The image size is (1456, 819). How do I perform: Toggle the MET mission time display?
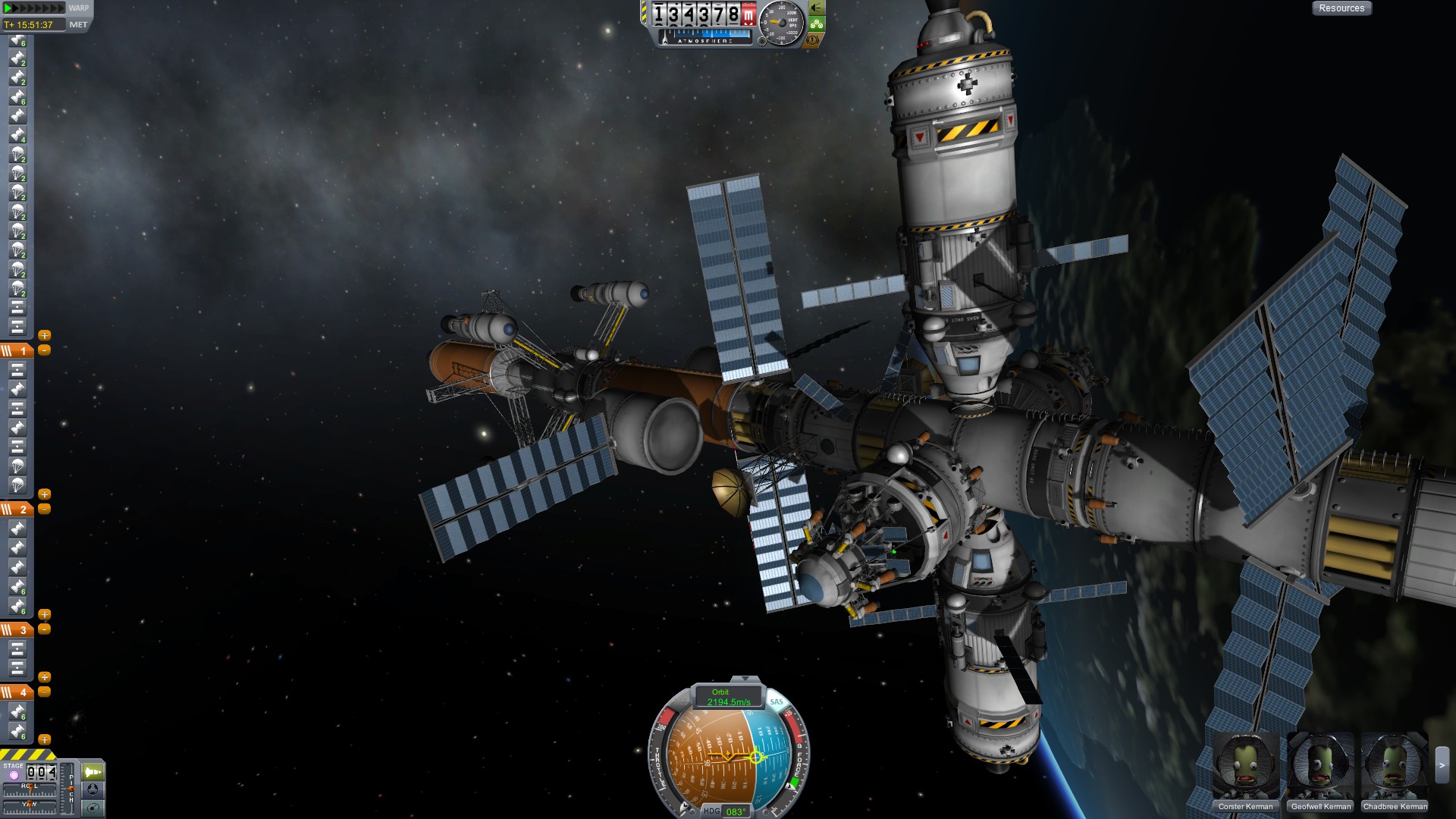pyautogui.click(x=78, y=25)
